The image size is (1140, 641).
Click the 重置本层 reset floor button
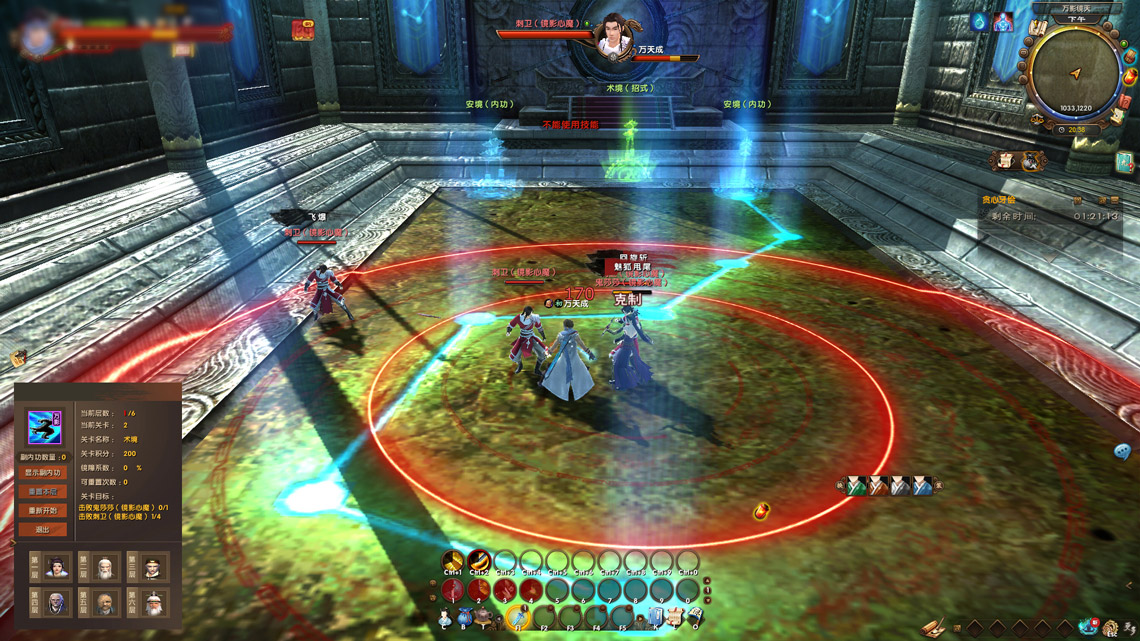tap(42, 492)
